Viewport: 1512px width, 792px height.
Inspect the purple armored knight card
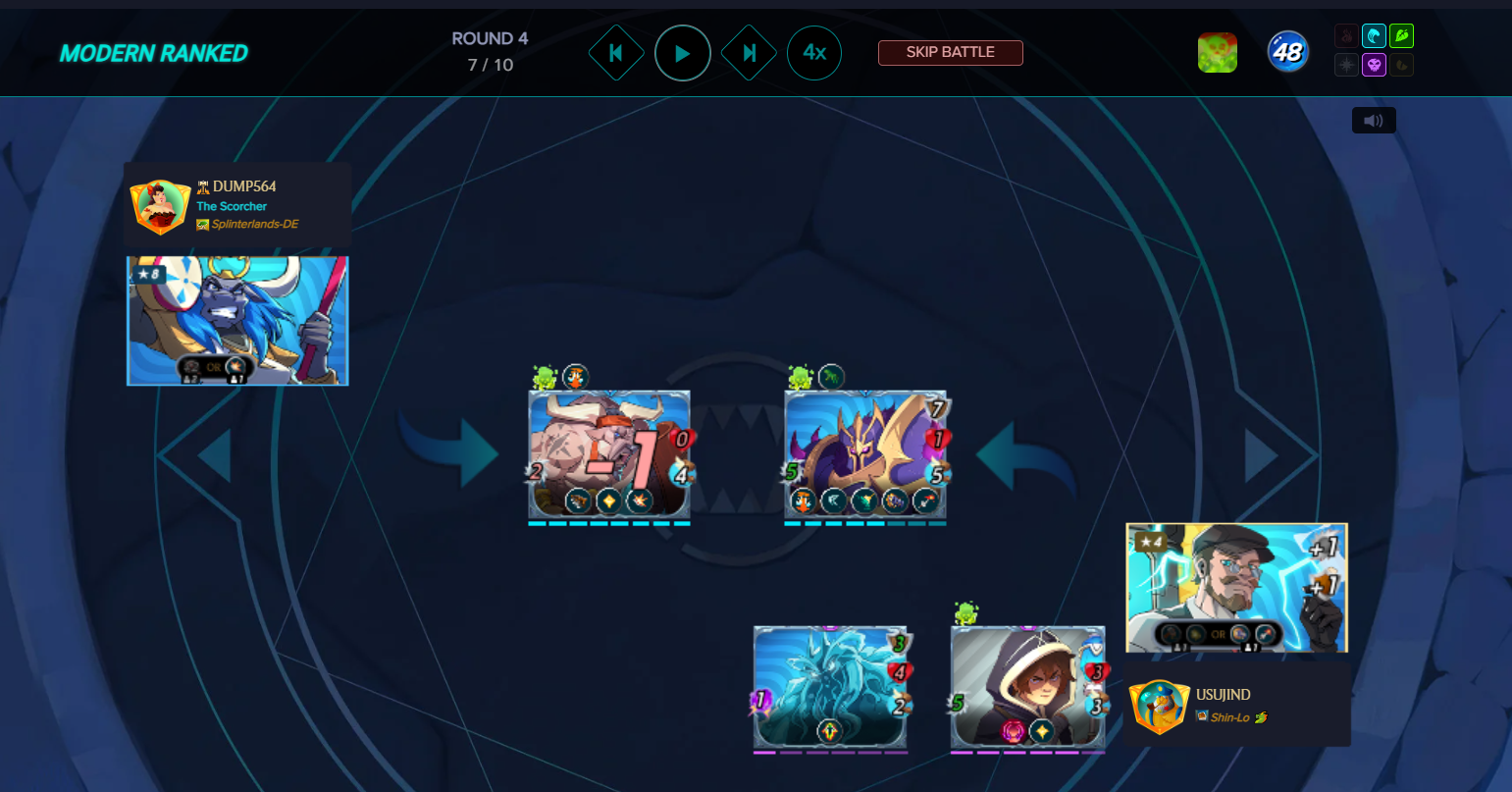pos(864,453)
